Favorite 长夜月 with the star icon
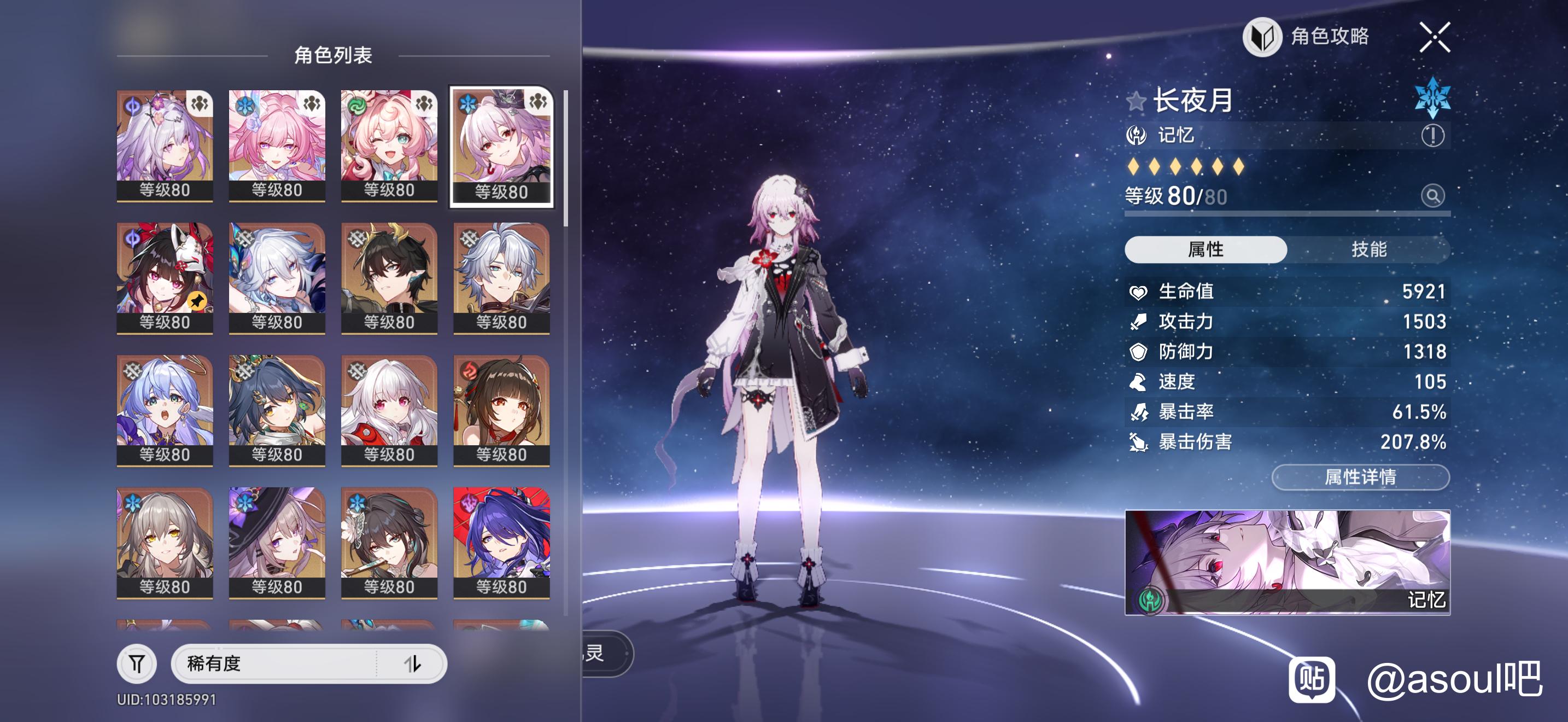The height and width of the screenshot is (722, 1568). 1136,101
